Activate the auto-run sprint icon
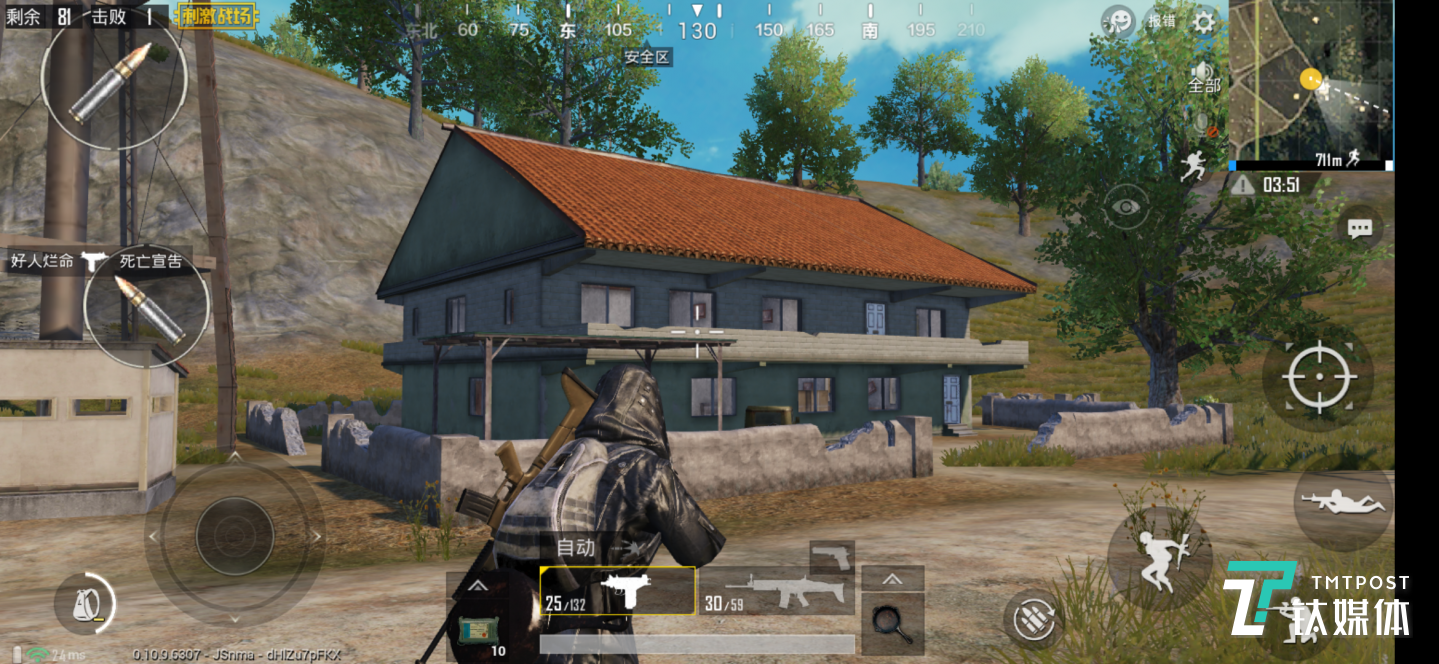Screen dimensions: 1439x664 tap(1193, 166)
